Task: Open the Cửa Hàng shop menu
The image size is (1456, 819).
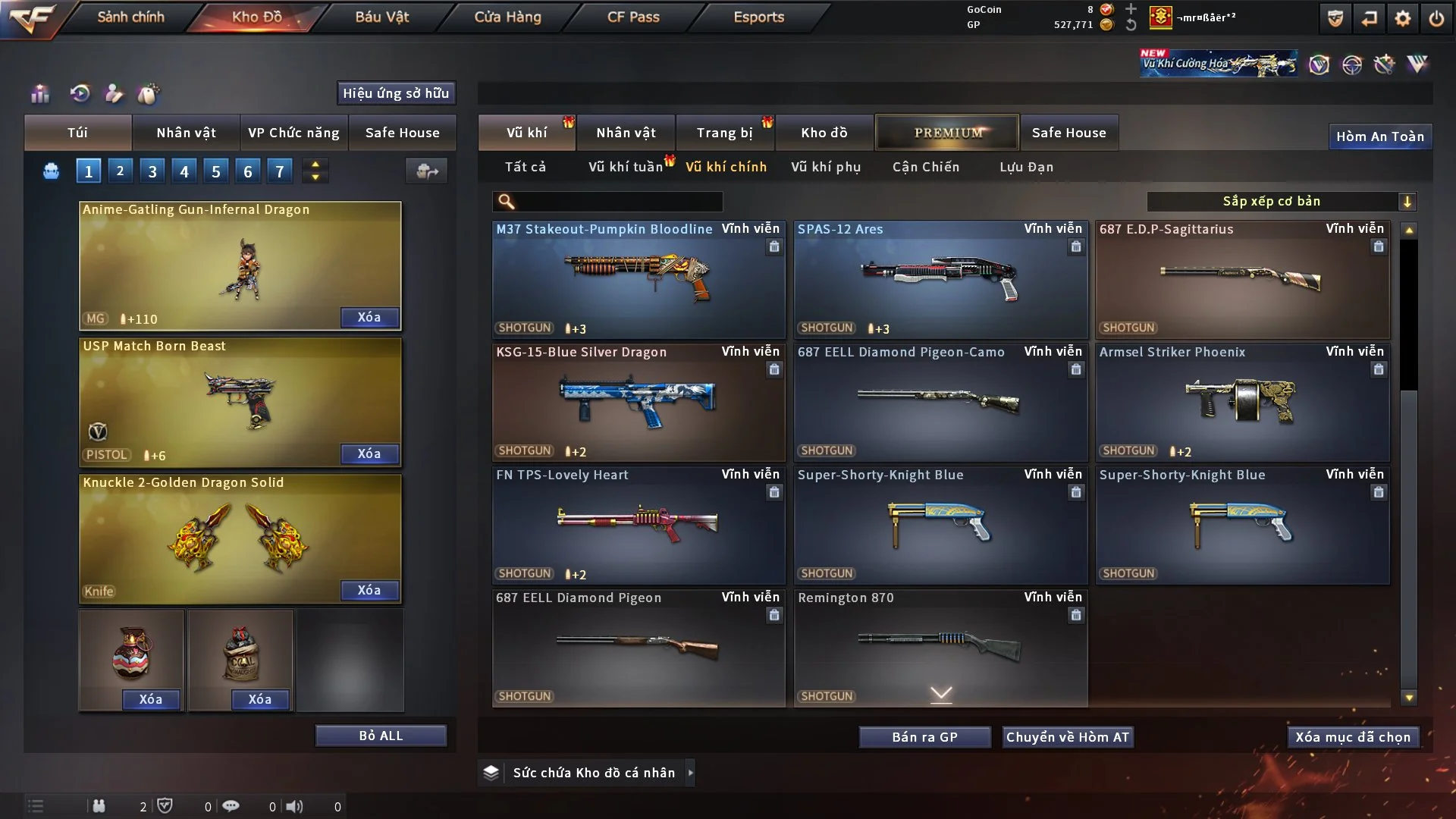Action: (507, 17)
